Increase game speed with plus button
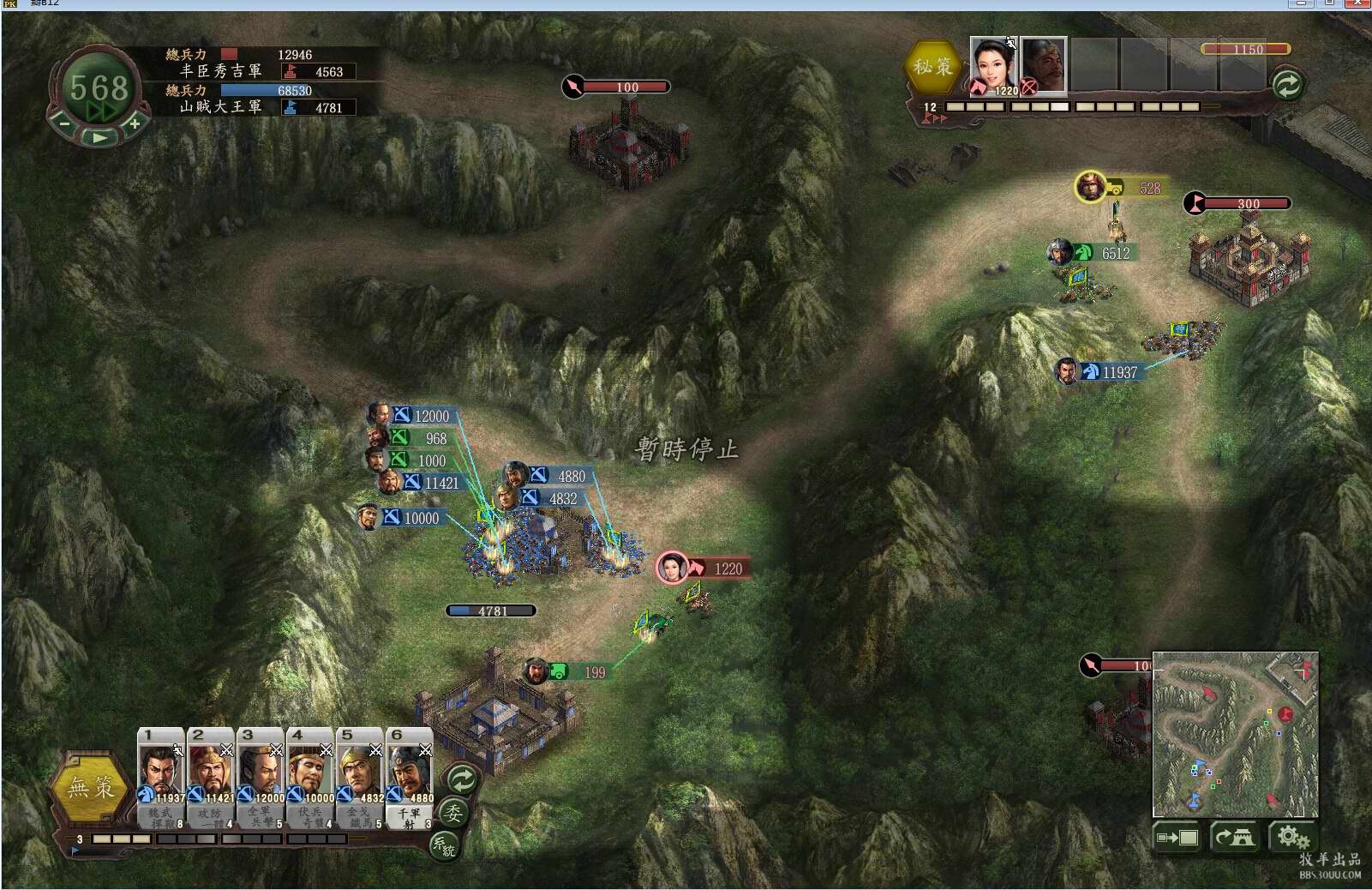 coord(135,123)
